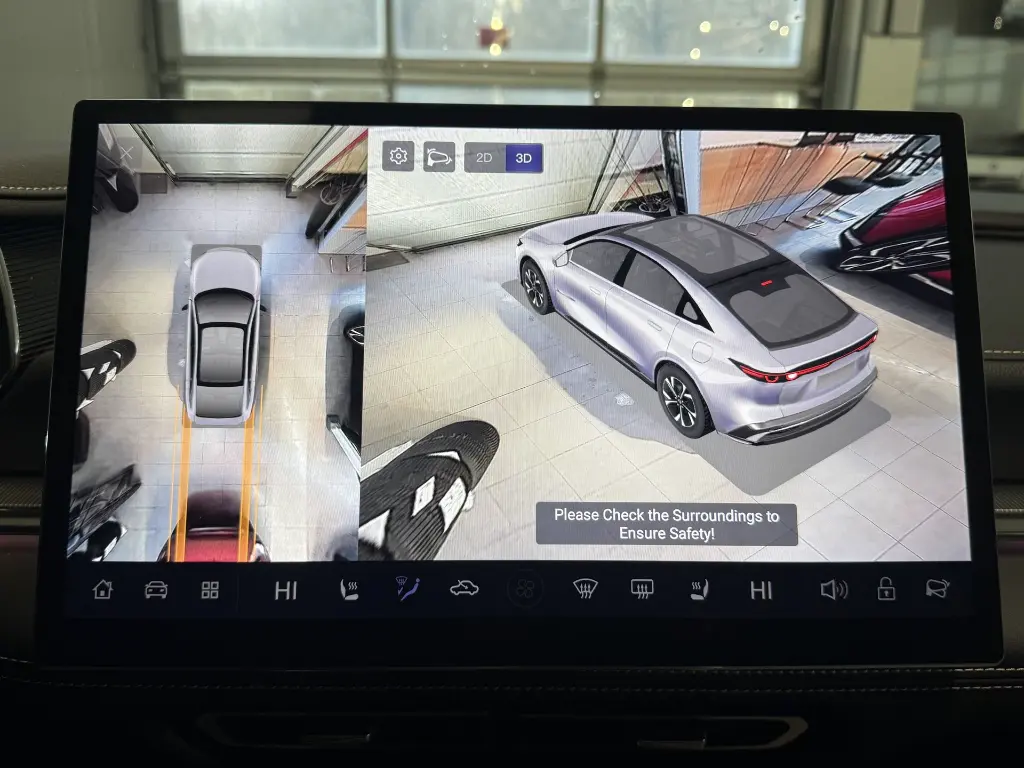
Task: Open the vehicle settings car icon
Action: tap(156, 589)
